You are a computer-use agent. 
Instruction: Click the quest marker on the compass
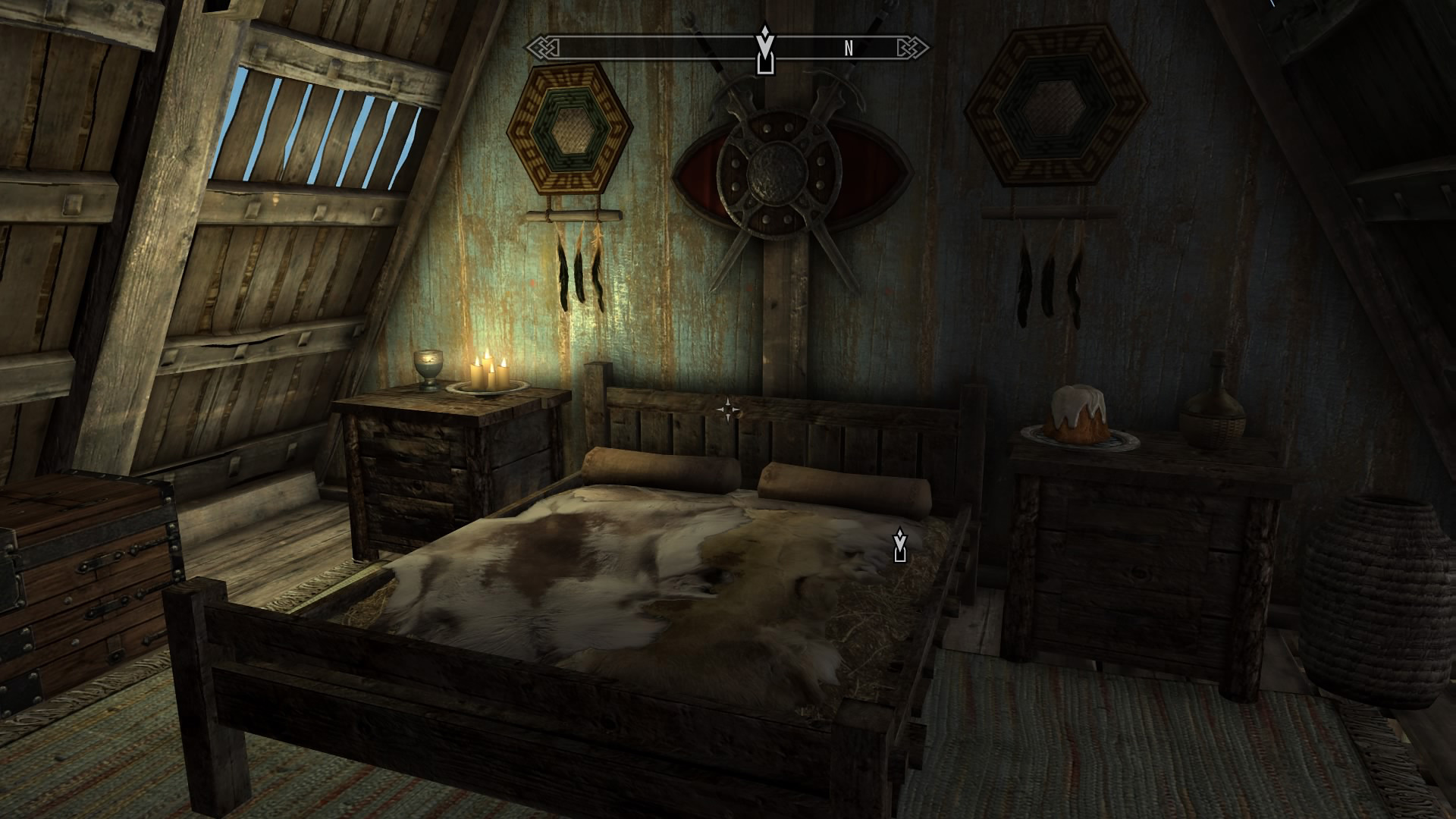pyautogui.click(x=767, y=51)
